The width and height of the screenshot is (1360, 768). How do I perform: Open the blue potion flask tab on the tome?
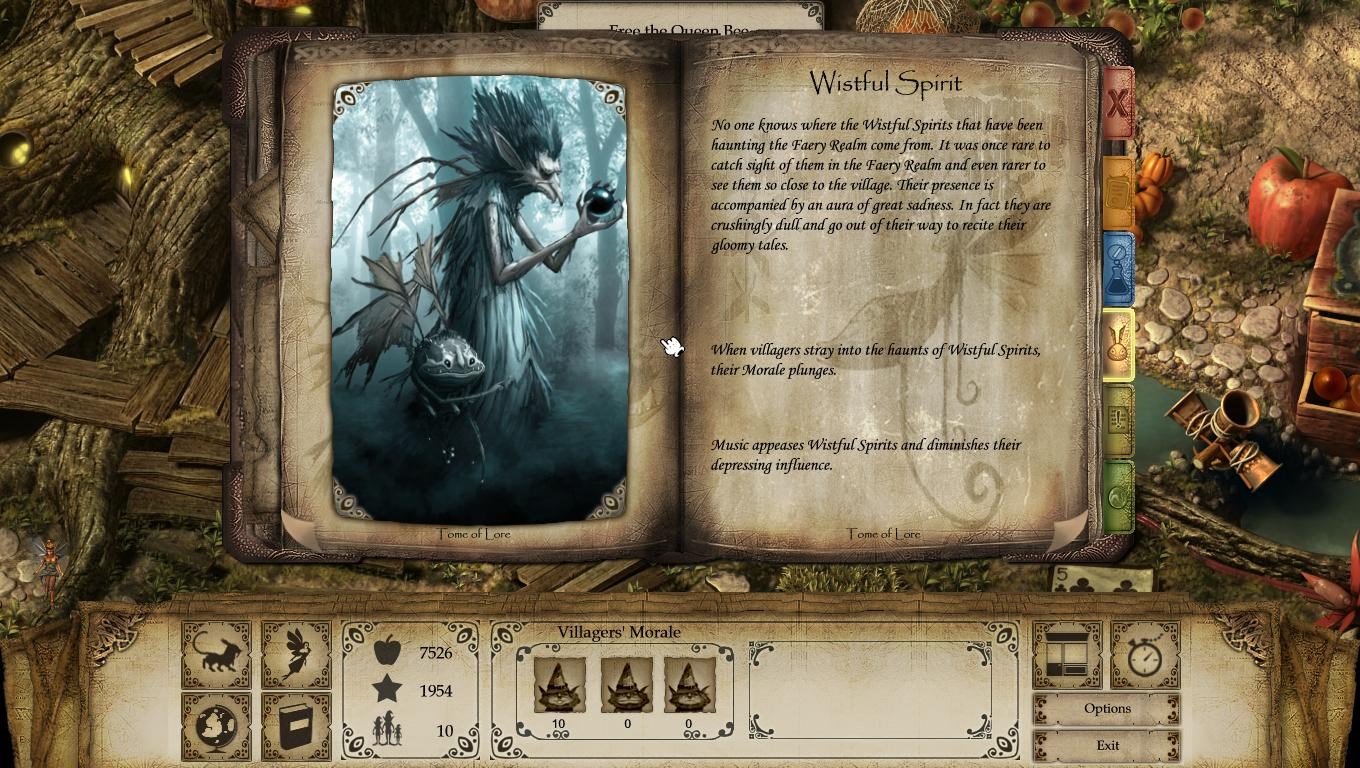click(x=1117, y=267)
